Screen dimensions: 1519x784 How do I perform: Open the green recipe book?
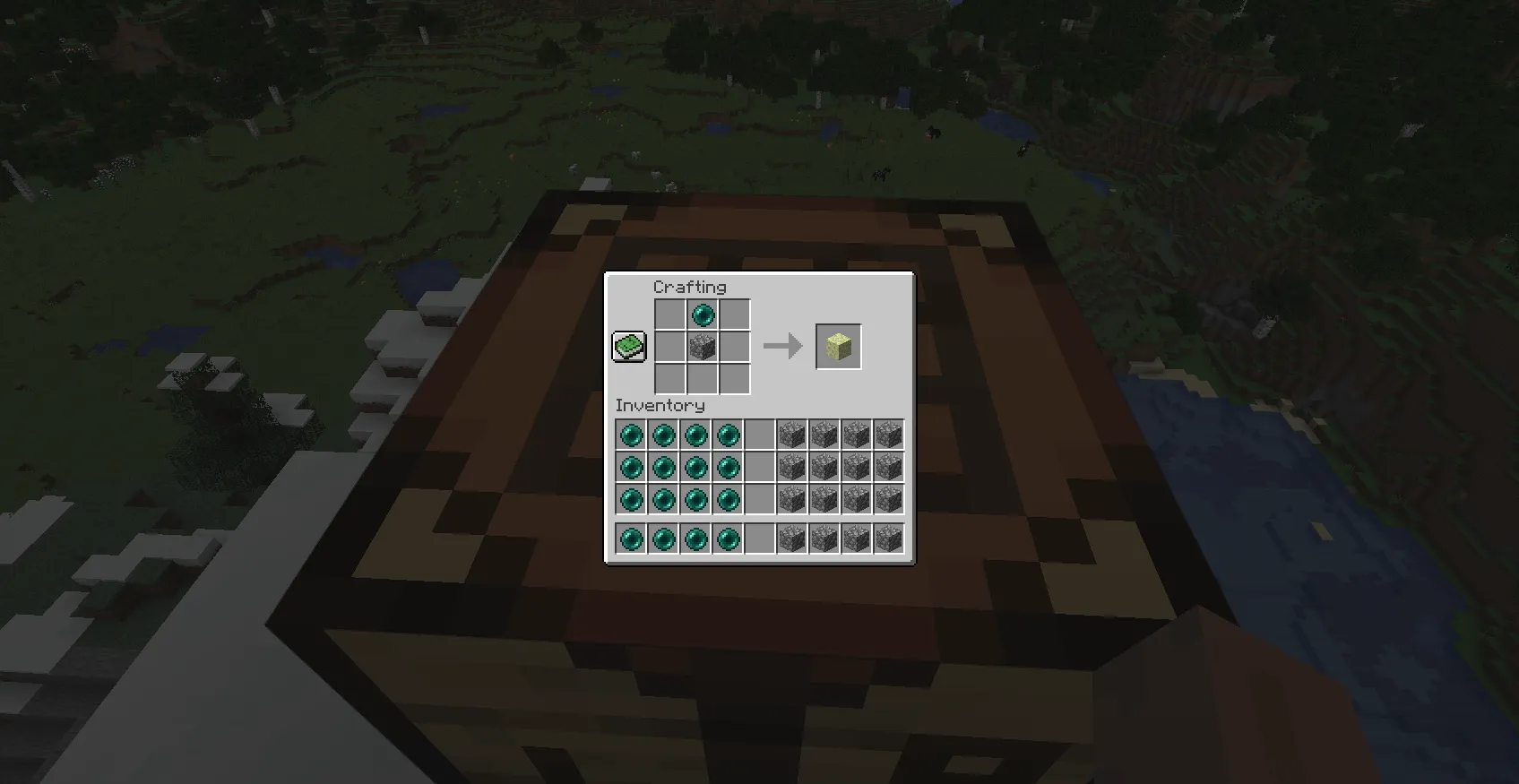[628, 345]
